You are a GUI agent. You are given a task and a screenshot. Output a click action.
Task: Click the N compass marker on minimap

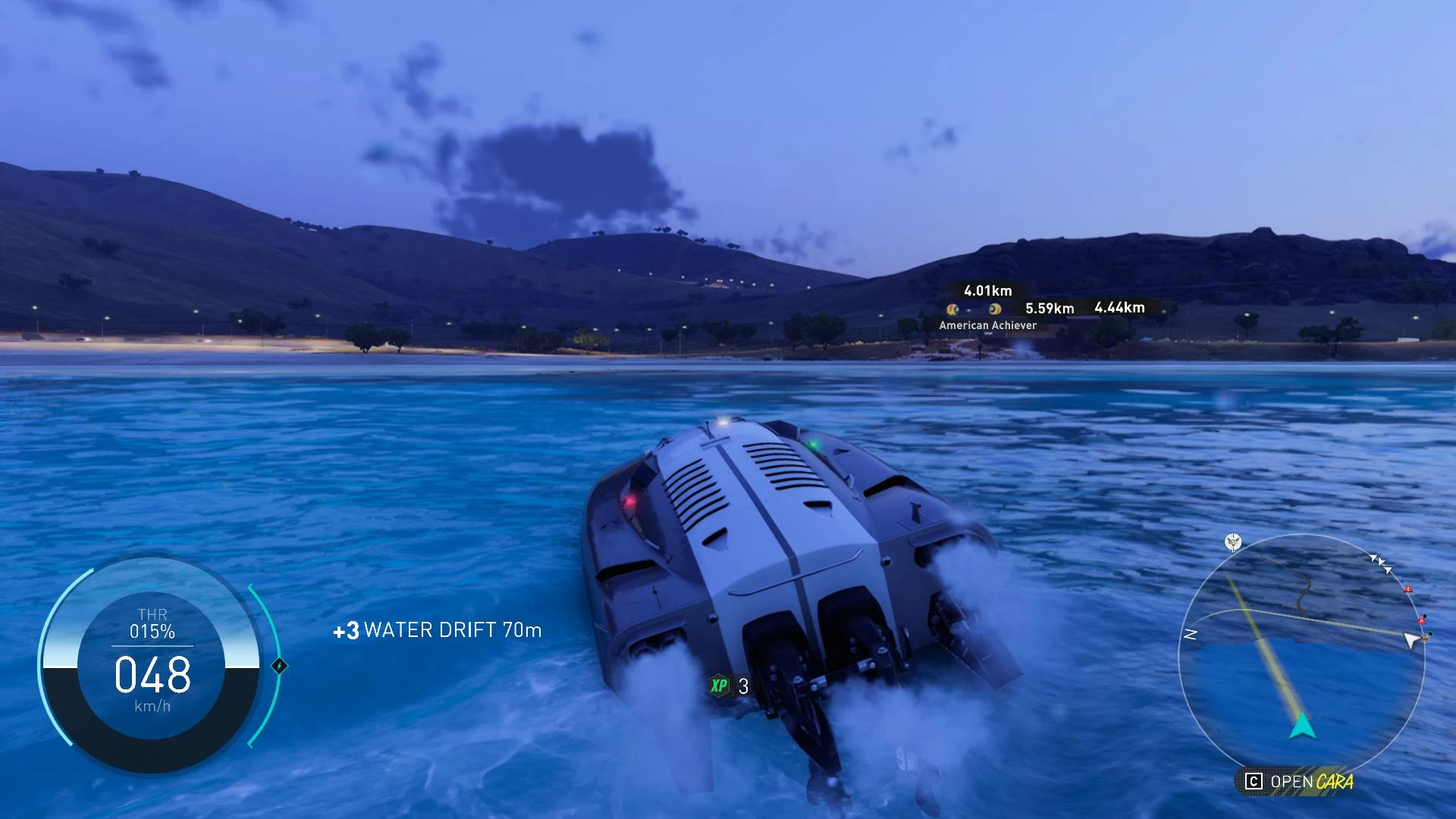pos(1191,634)
